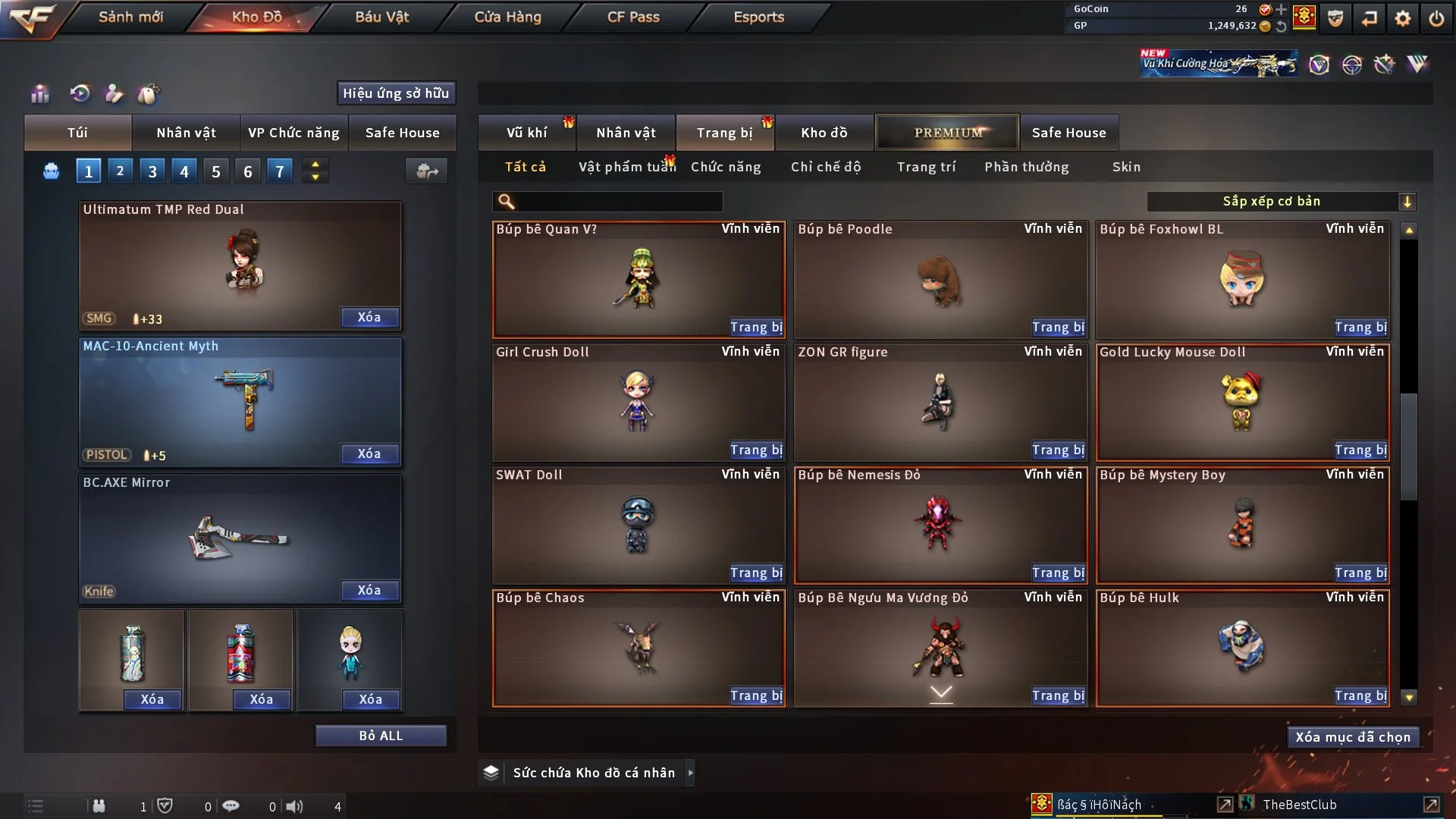
Task: Open the settings gear at the top right
Action: pyautogui.click(x=1402, y=17)
